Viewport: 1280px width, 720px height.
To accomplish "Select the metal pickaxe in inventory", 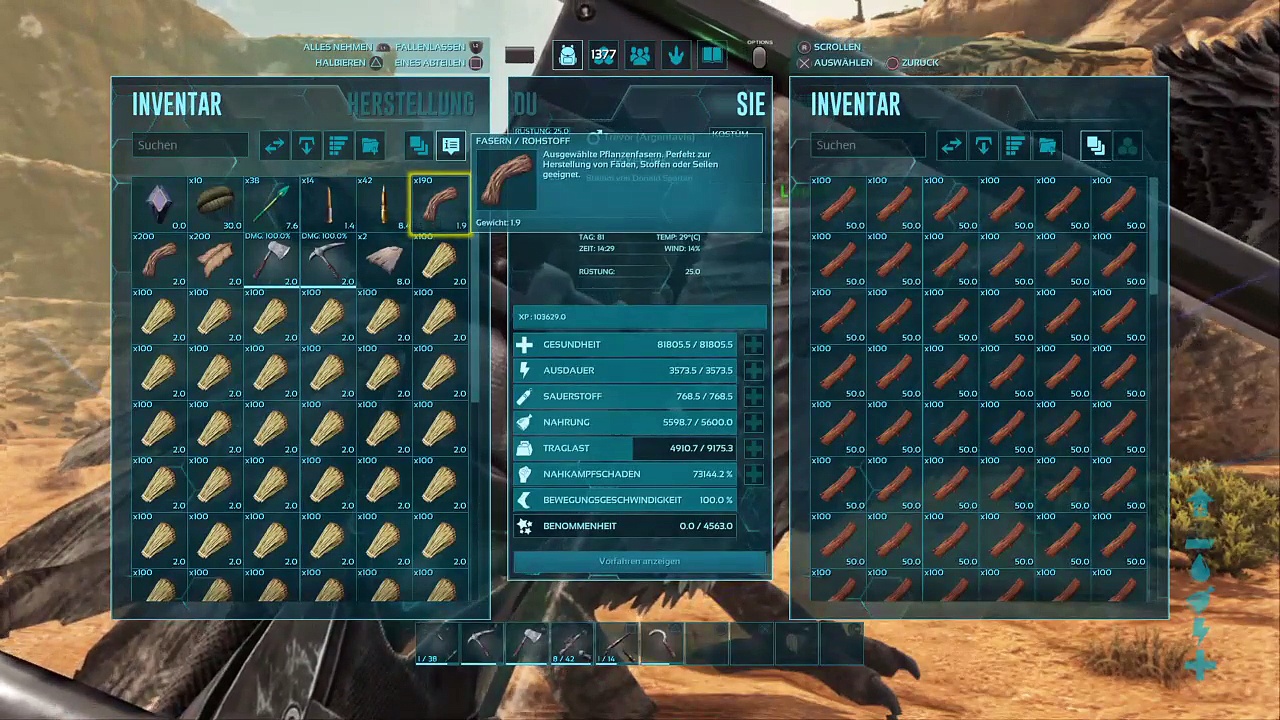I will click(328, 260).
